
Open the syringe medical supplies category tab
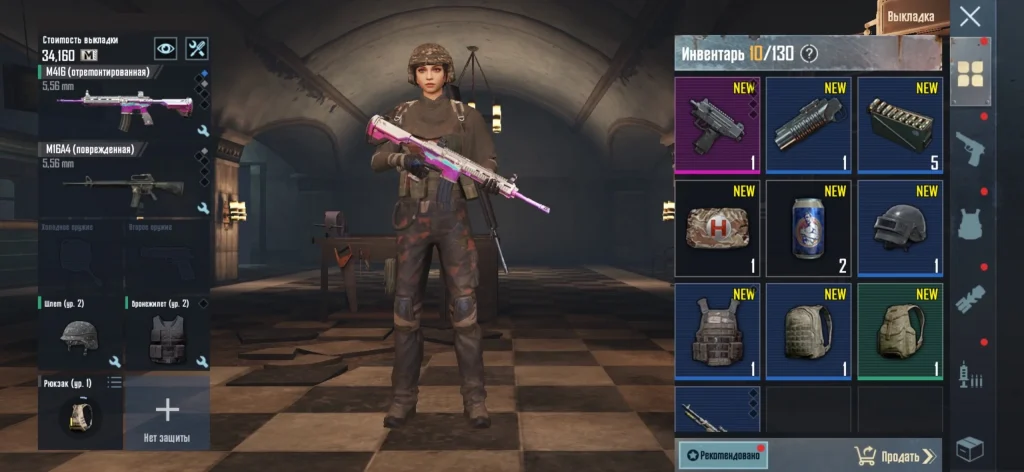click(x=970, y=374)
